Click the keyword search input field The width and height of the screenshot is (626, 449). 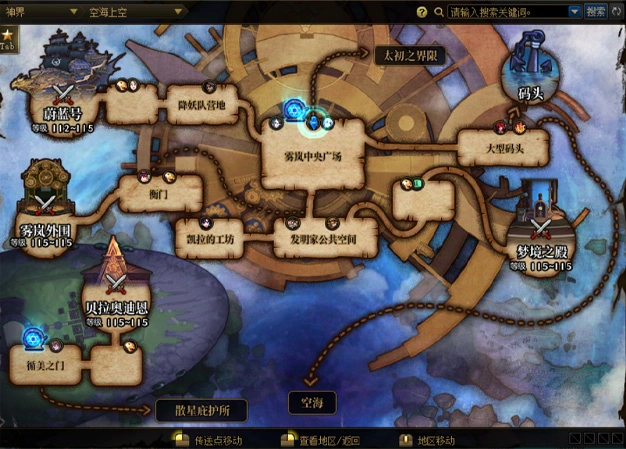(x=508, y=11)
